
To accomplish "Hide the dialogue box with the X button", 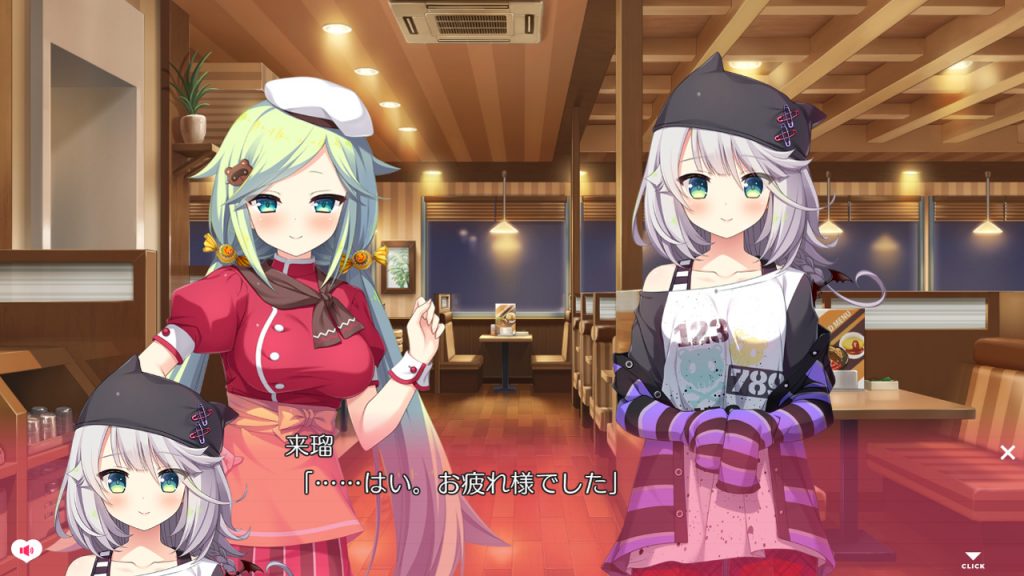I will point(1007,452).
